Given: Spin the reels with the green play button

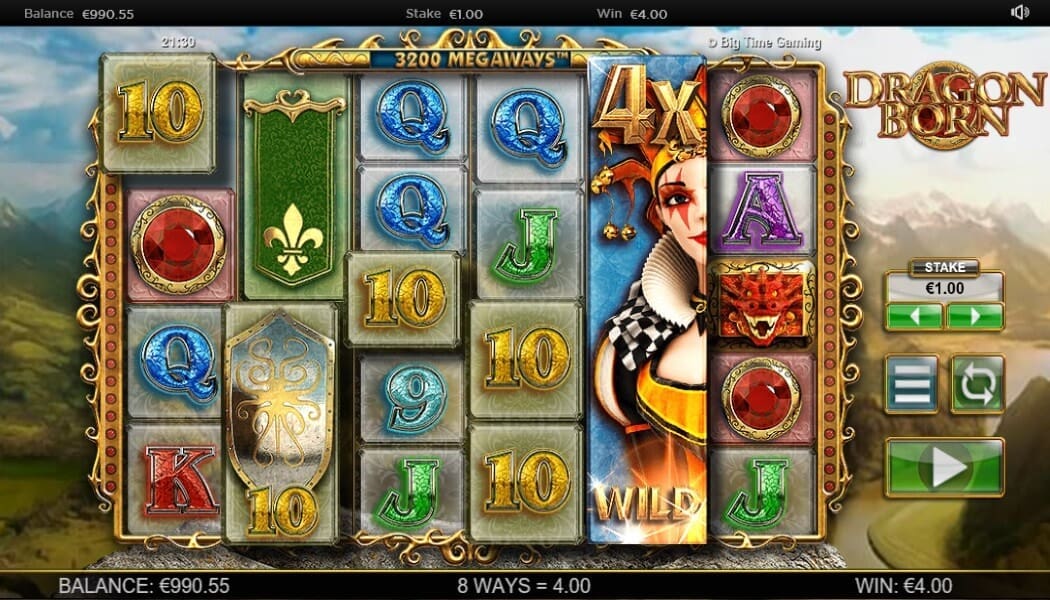Looking at the screenshot, I should point(944,467).
